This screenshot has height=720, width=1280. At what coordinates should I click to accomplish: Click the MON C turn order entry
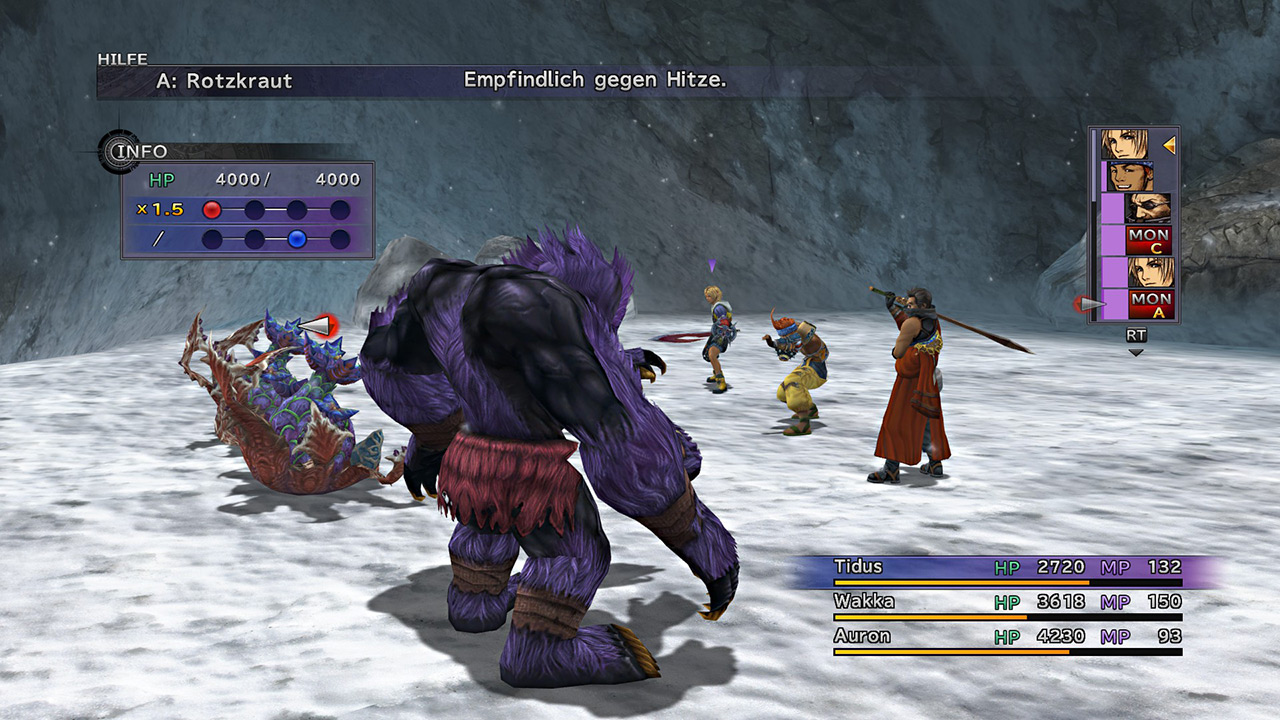coord(1148,240)
